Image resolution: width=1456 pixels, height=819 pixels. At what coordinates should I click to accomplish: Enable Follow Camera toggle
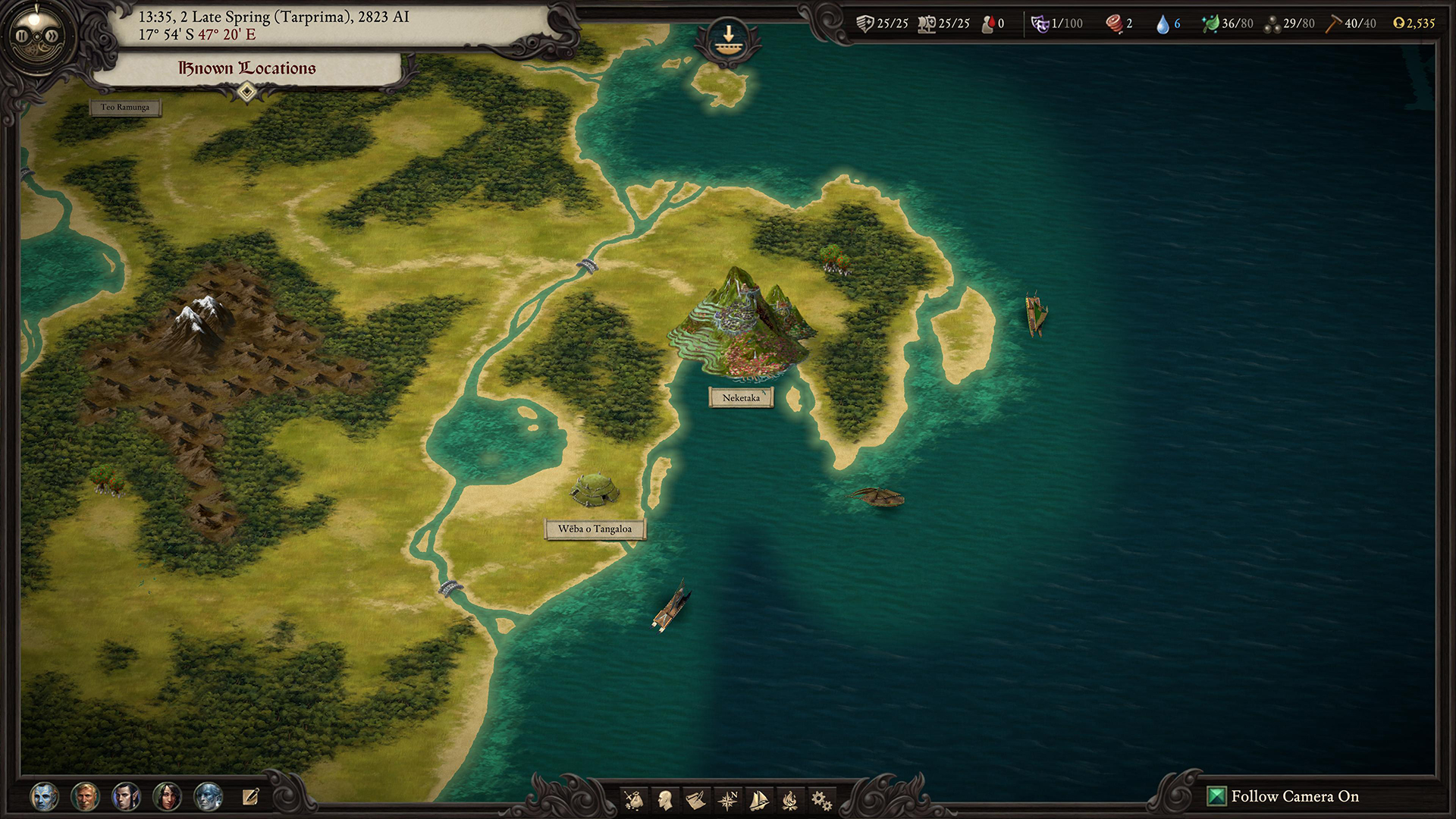coord(1217,797)
